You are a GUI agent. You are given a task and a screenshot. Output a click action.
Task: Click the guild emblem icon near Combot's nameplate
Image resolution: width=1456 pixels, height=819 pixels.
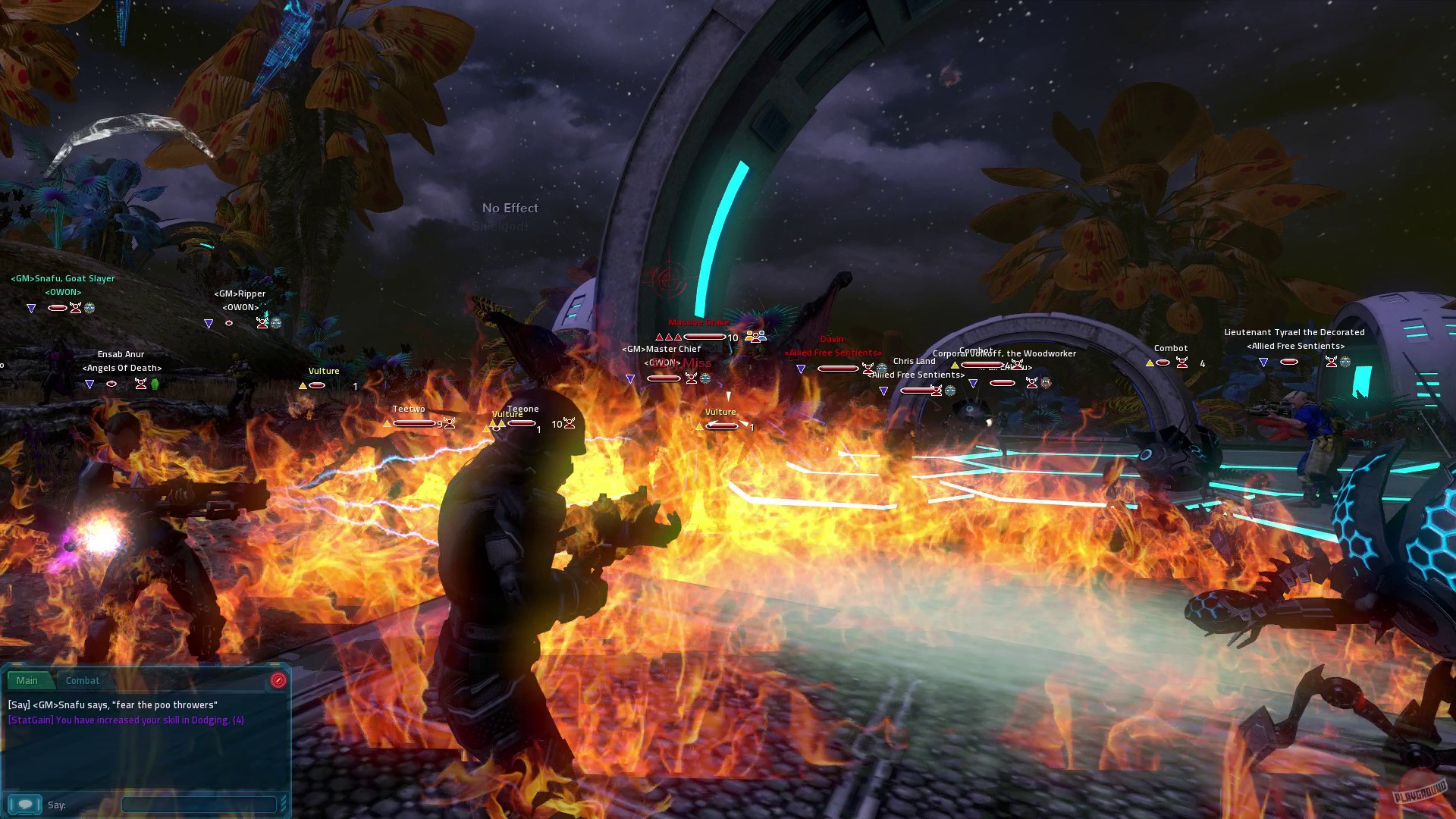(1046, 383)
